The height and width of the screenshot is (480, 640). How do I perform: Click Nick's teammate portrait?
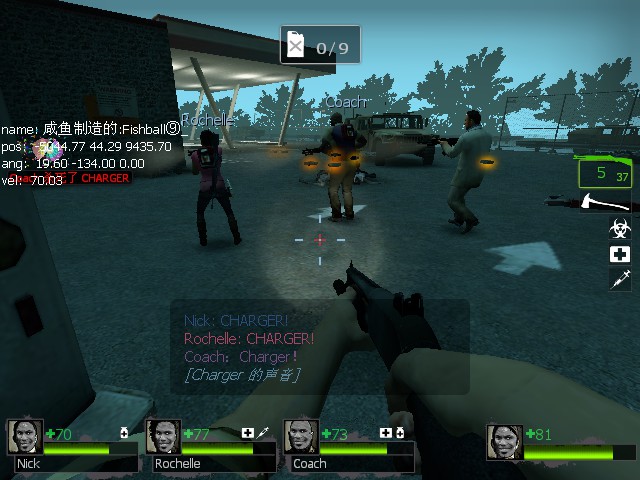point(25,437)
